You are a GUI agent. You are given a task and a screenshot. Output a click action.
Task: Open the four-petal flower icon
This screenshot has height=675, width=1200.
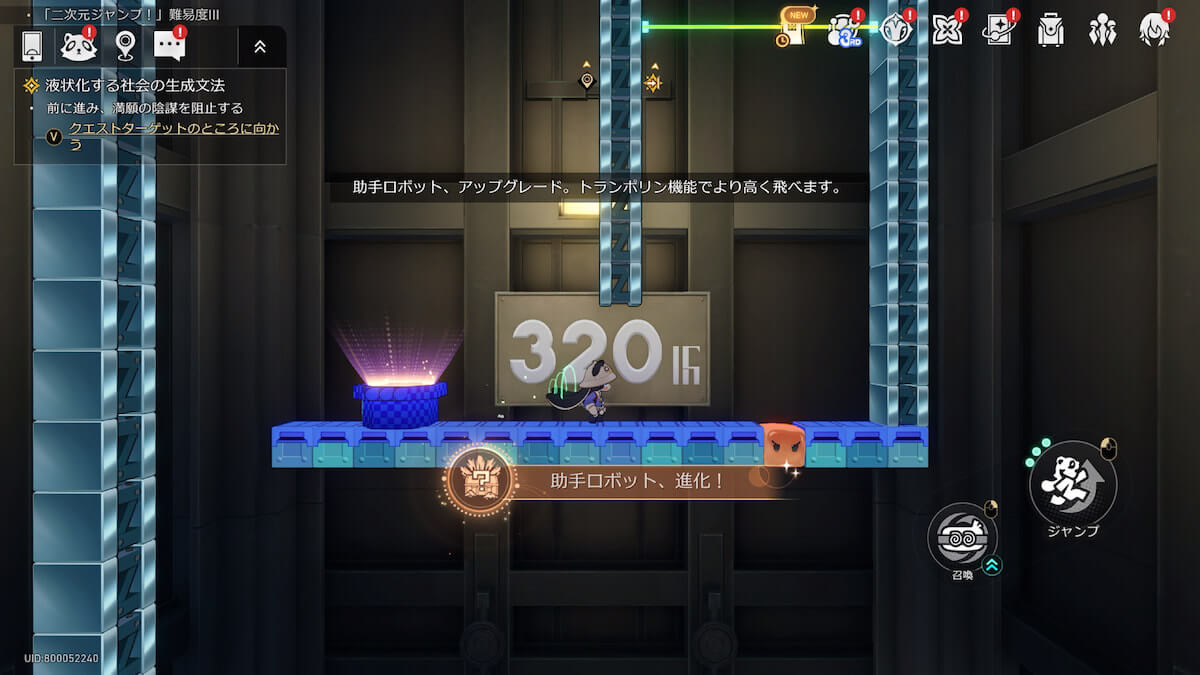click(947, 30)
